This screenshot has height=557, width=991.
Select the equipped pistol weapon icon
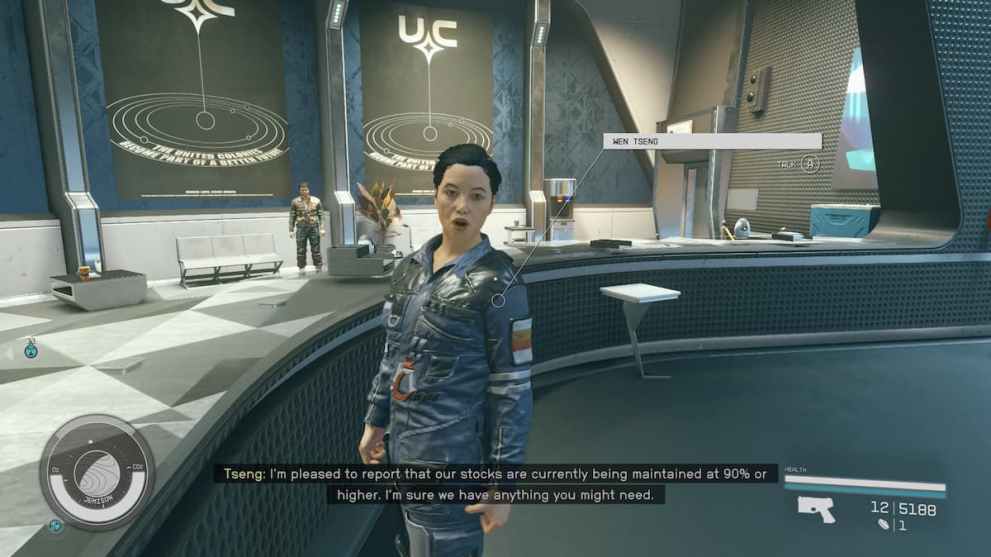(816, 509)
